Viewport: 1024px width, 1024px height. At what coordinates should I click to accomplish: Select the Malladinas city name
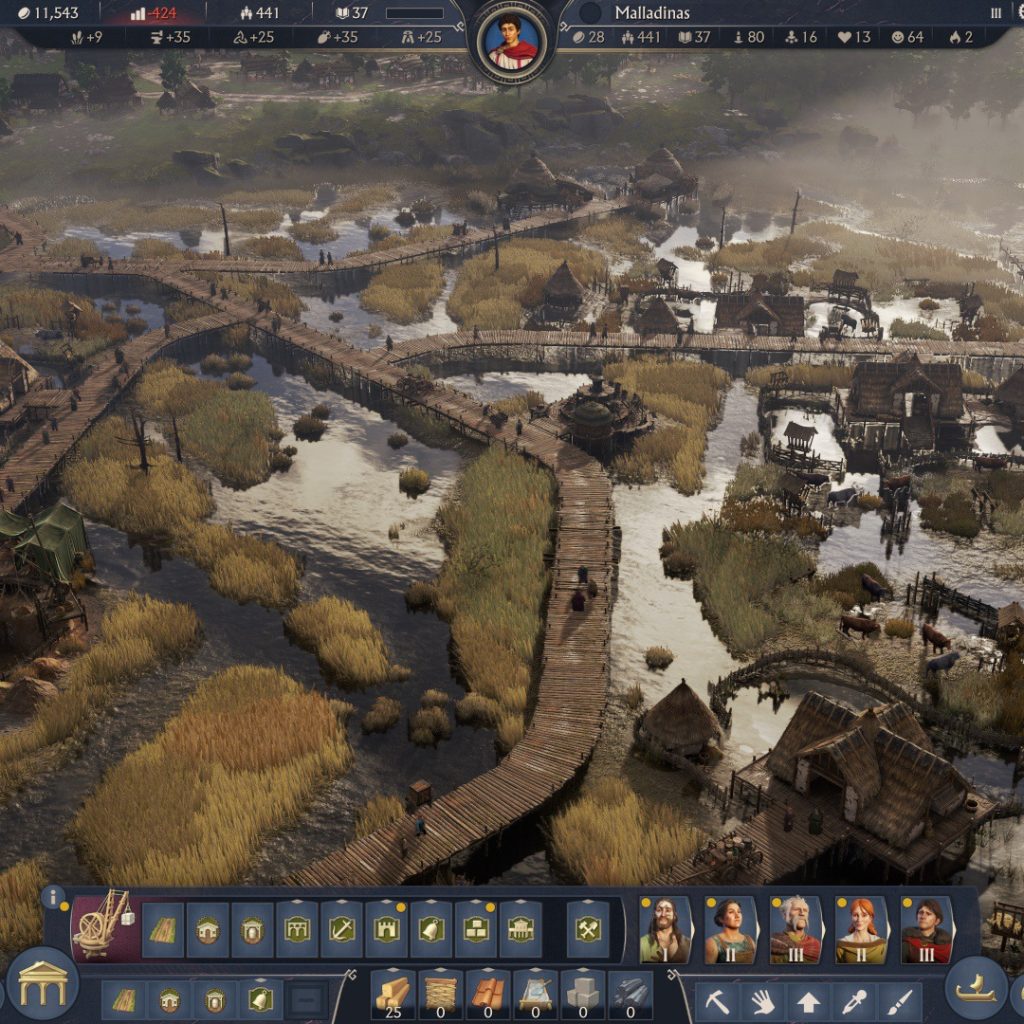pyautogui.click(x=651, y=13)
